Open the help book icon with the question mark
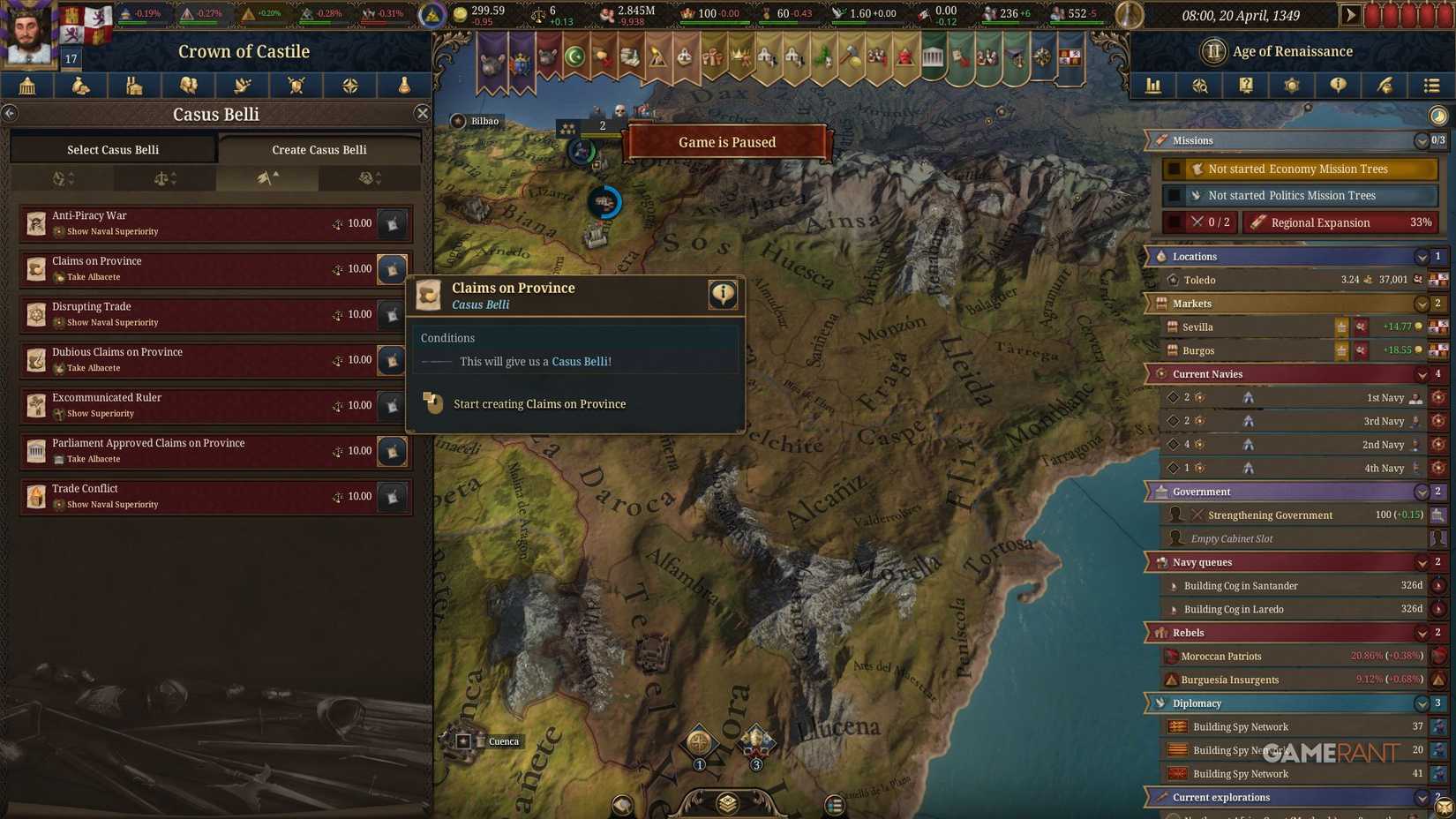The width and height of the screenshot is (1456, 819). pyautogui.click(x=1246, y=86)
